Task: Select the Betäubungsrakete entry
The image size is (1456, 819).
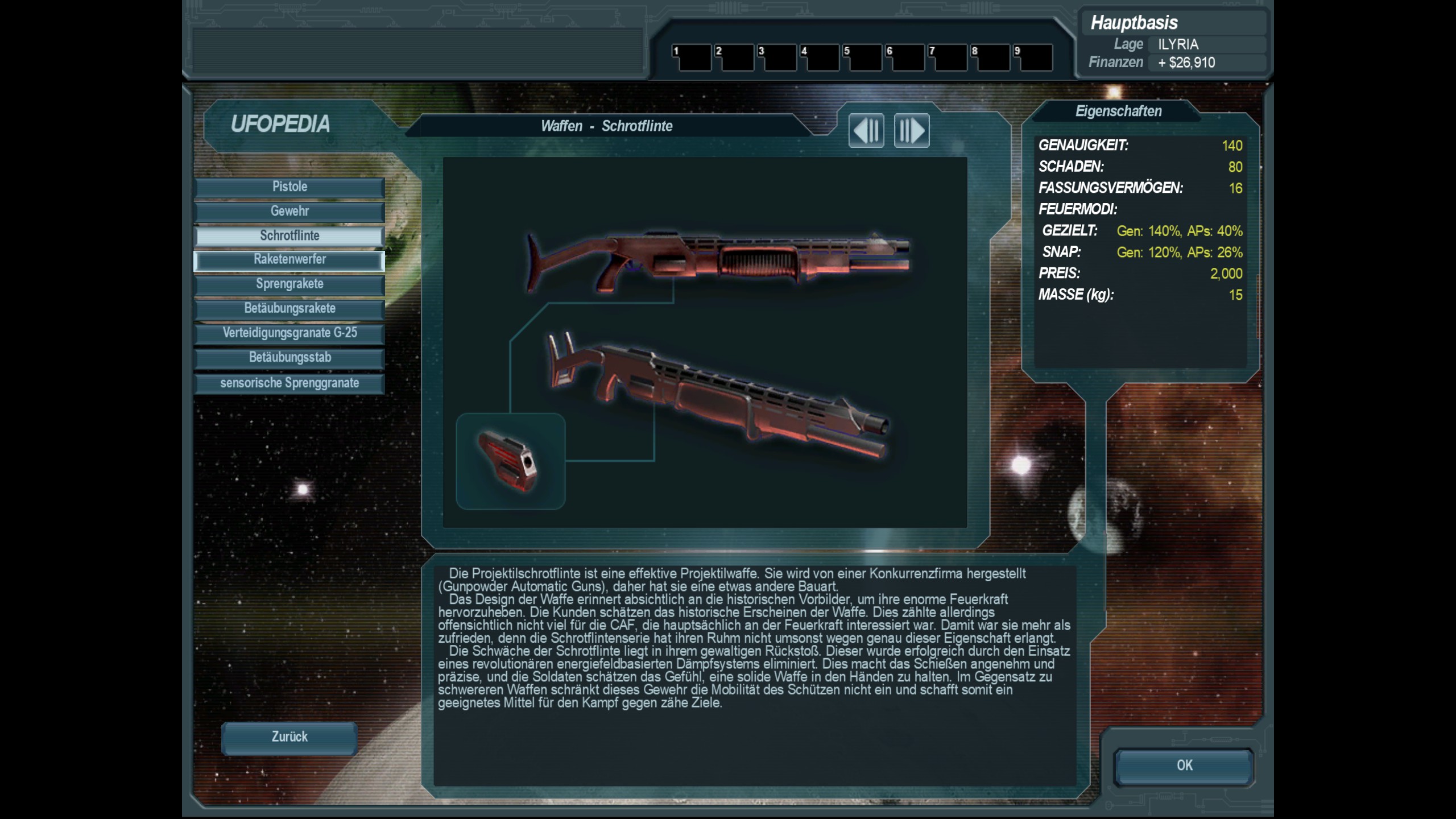Action: [289, 309]
